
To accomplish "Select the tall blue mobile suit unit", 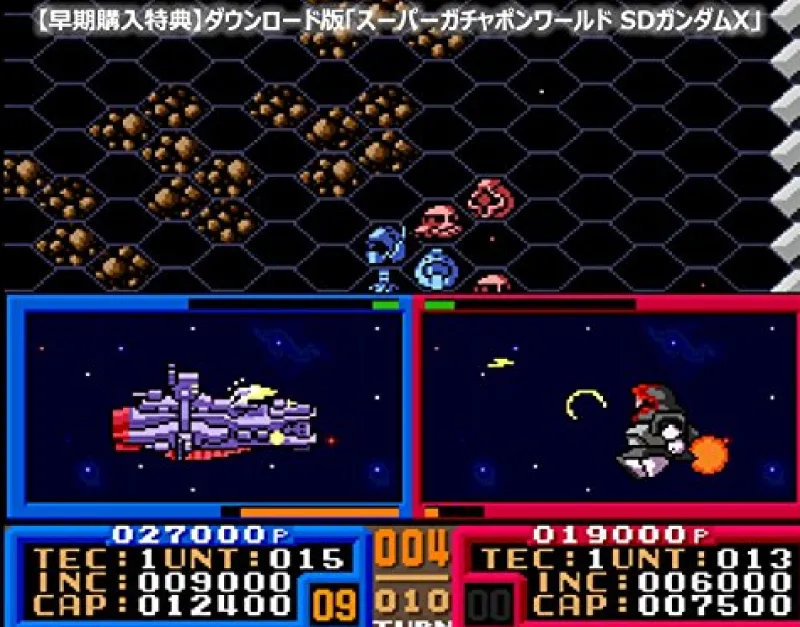I will click(384, 256).
